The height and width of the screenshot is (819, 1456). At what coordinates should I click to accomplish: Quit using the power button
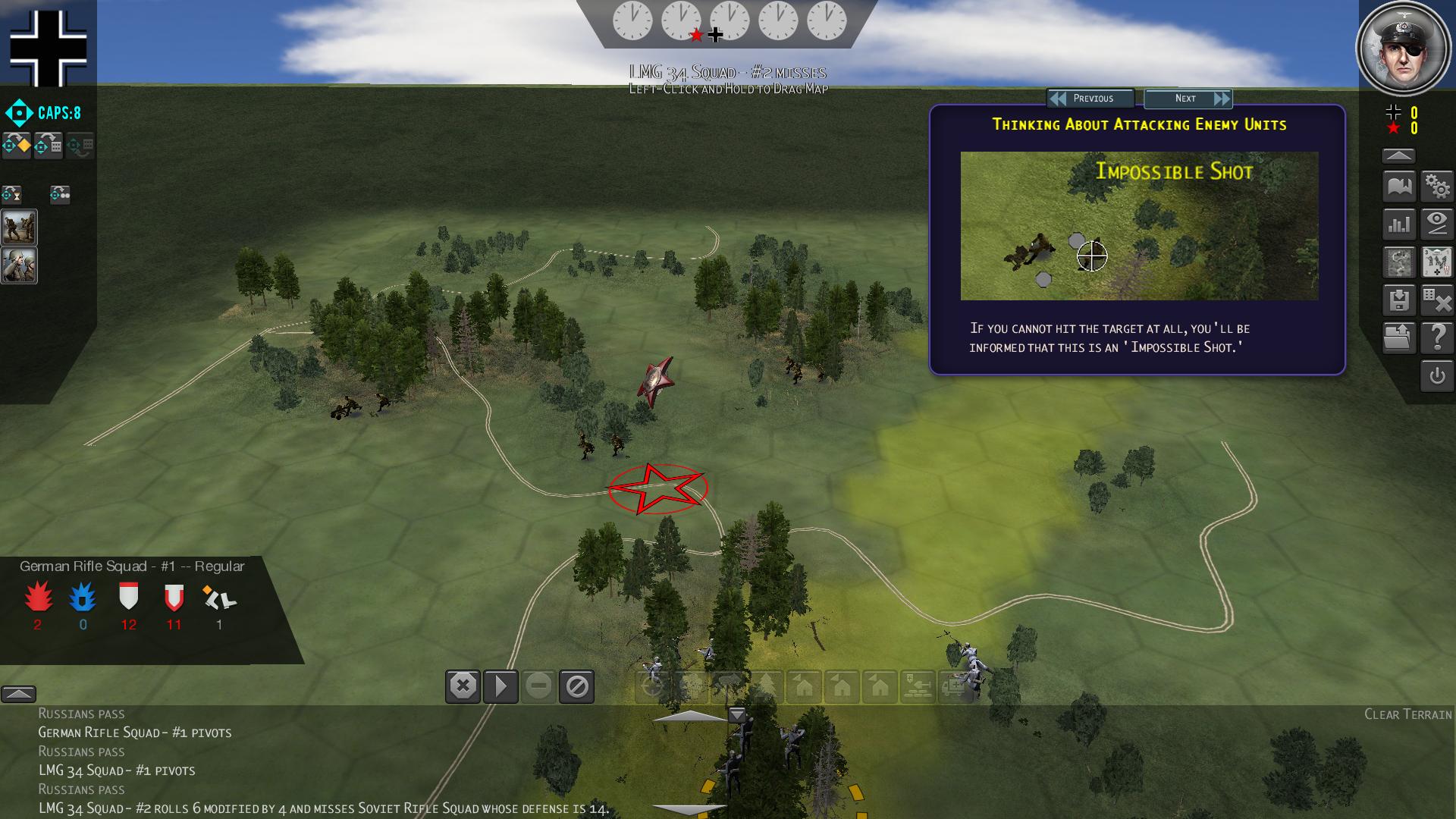[1437, 376]
